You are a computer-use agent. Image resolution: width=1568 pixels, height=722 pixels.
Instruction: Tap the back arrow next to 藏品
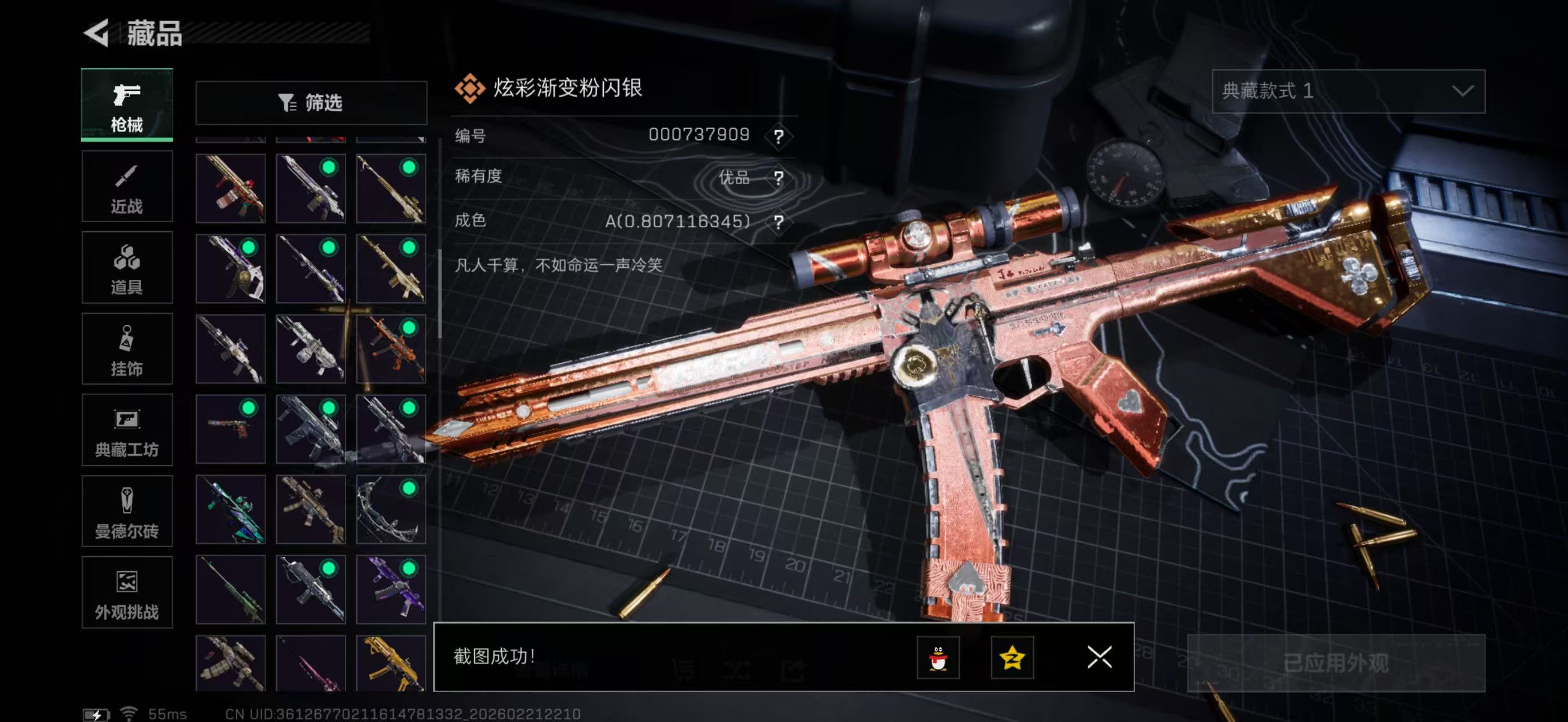(98, 33)
